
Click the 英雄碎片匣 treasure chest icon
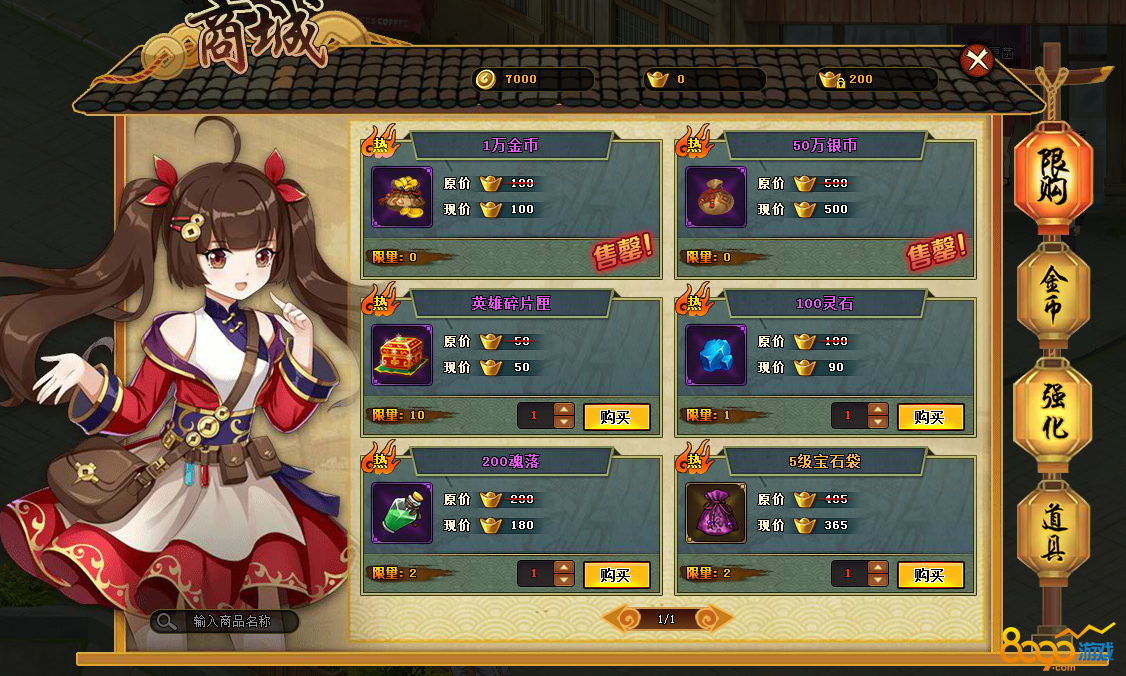pos(402,355)
